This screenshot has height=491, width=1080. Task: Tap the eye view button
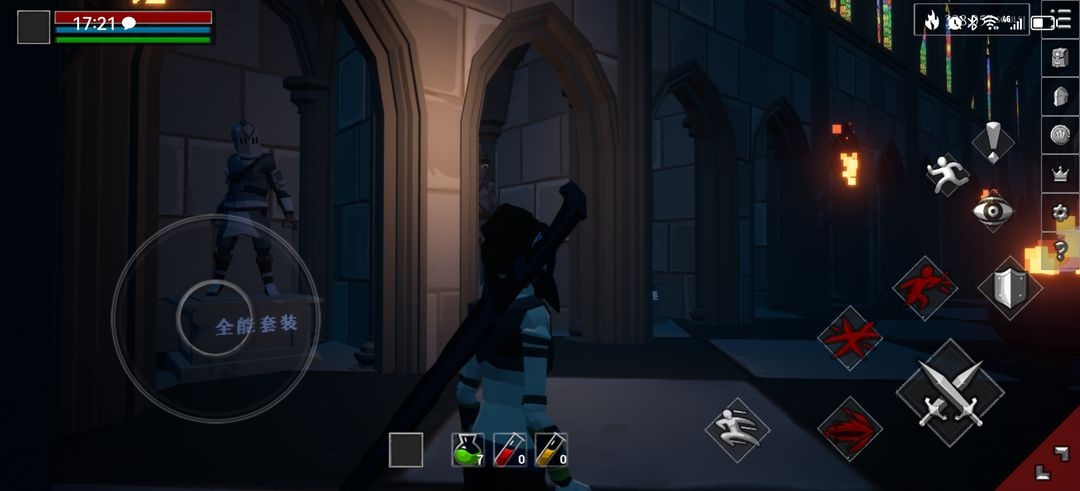pos(993,210)
